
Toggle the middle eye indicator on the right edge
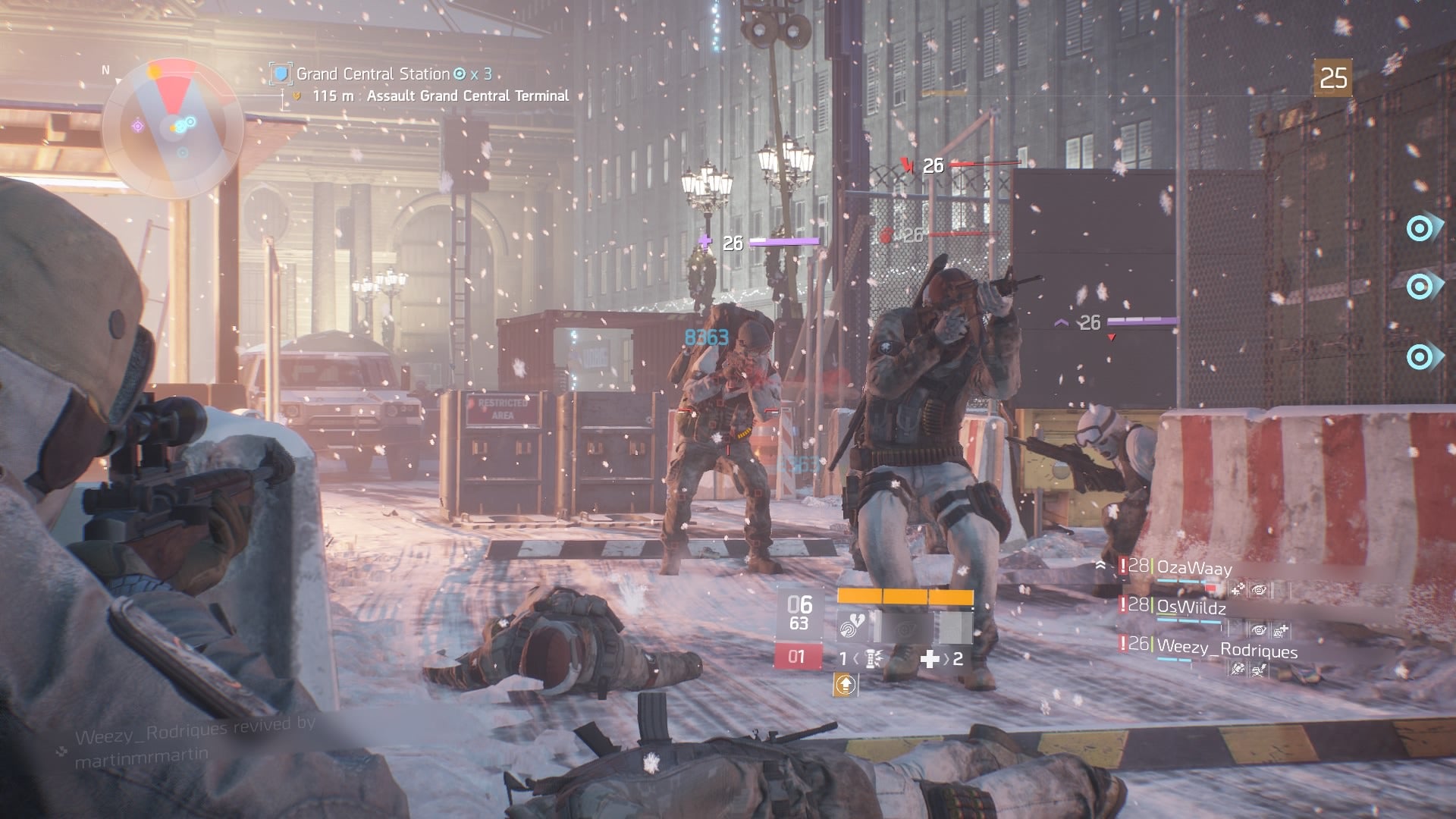(1418, 288)
